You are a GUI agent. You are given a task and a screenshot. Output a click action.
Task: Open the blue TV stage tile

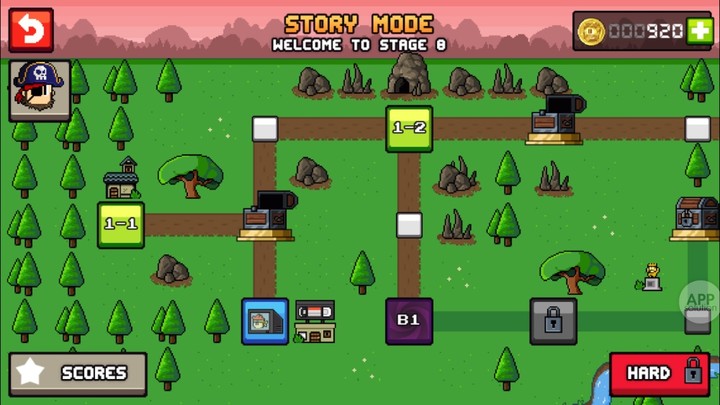pyautogui.click(x=265, y=320)
